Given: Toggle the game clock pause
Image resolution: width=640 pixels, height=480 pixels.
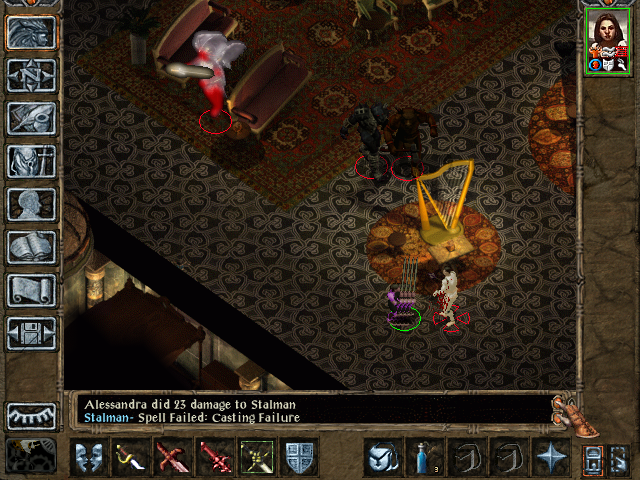Looking at the screenshot, I should 32,455.
